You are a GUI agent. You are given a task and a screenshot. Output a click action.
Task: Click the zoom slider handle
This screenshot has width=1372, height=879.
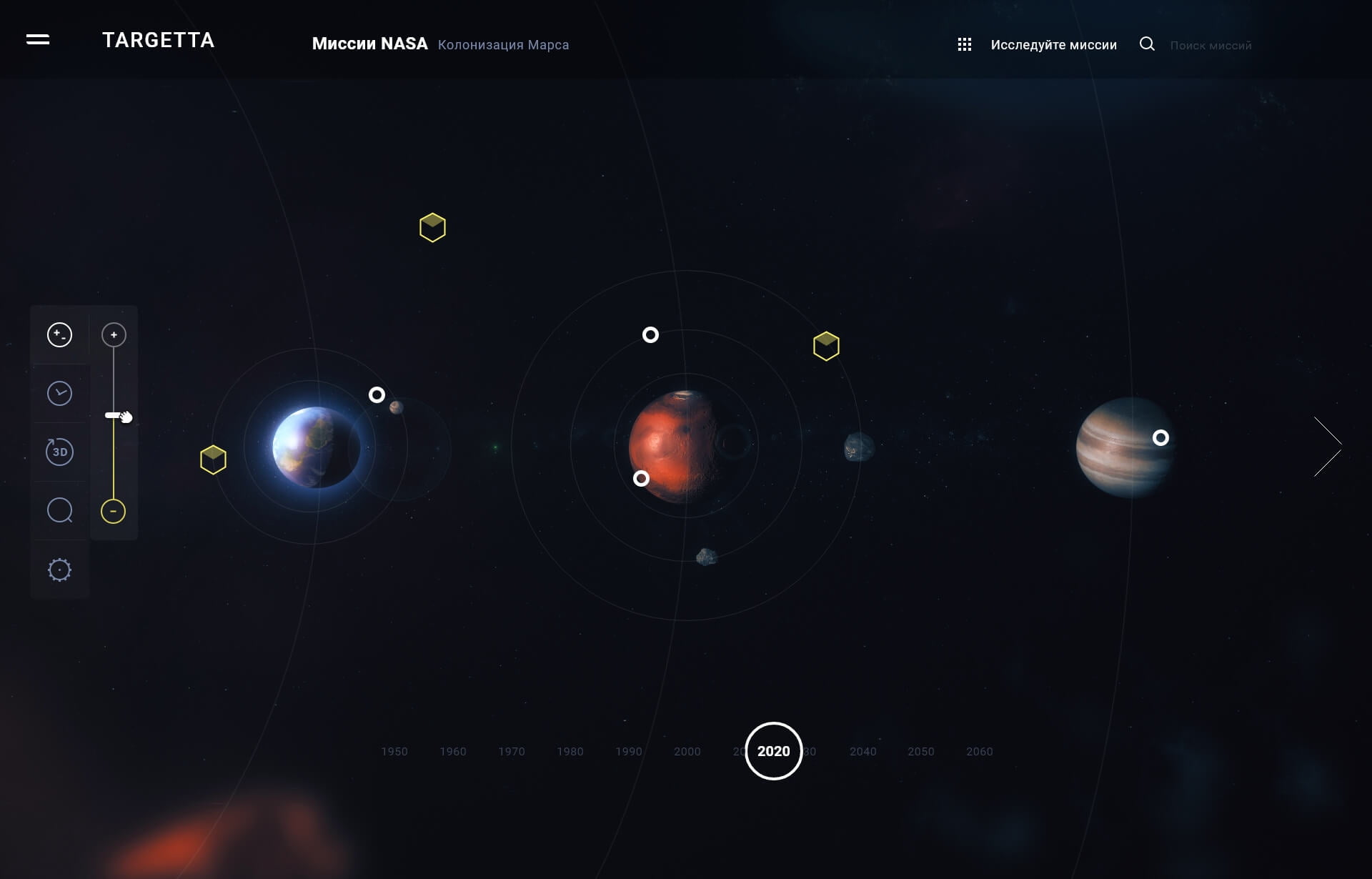[114, 415]
